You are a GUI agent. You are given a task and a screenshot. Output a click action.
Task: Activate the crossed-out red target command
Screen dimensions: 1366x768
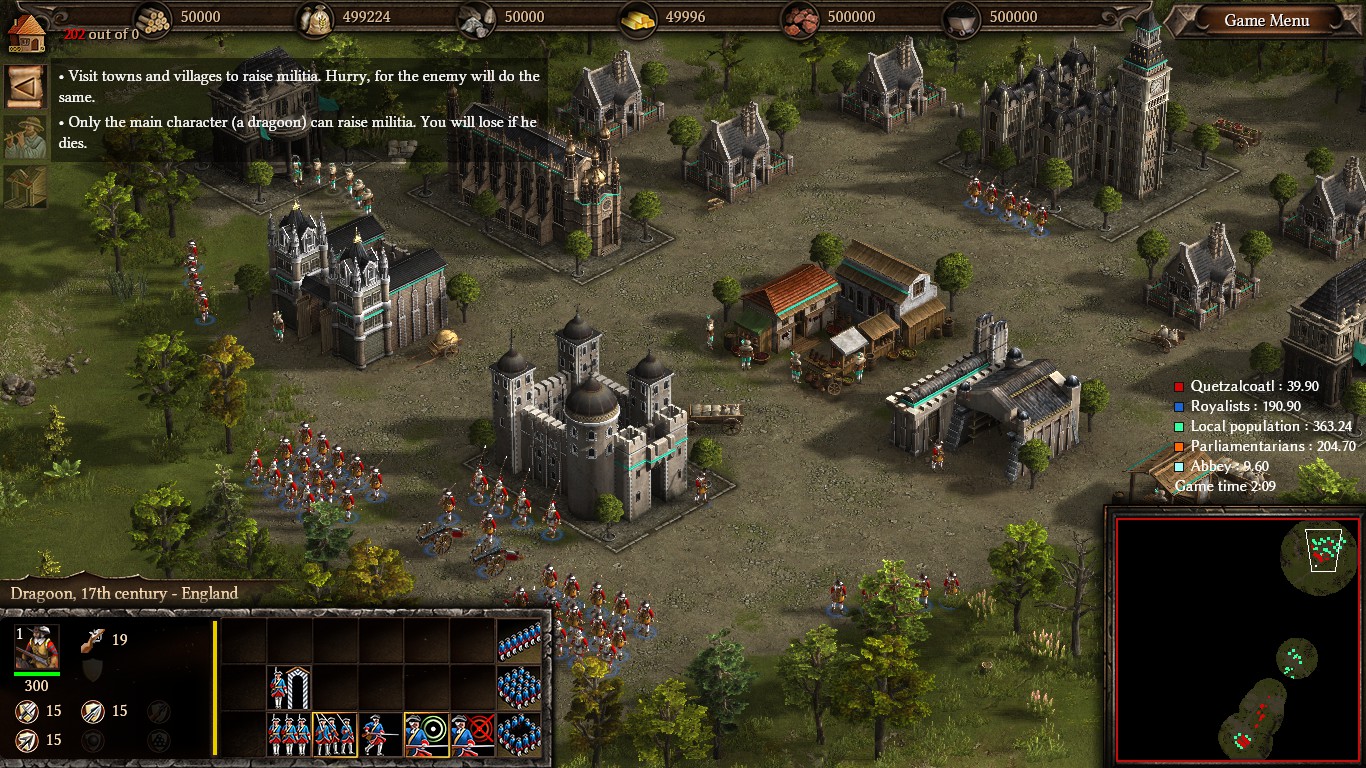point(473,735)
